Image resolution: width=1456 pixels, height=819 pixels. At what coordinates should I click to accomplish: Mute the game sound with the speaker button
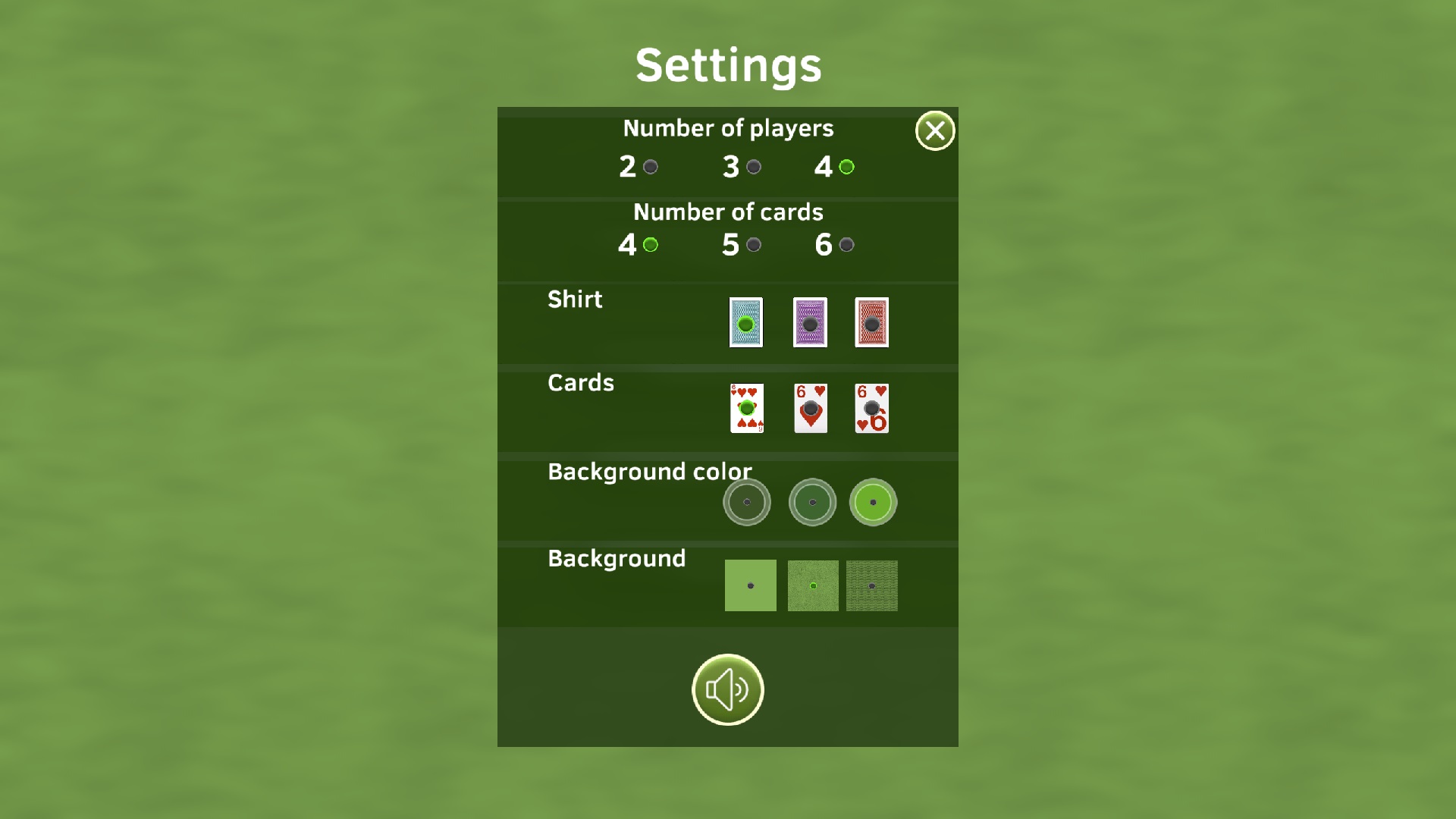click(x=727, y=689)
